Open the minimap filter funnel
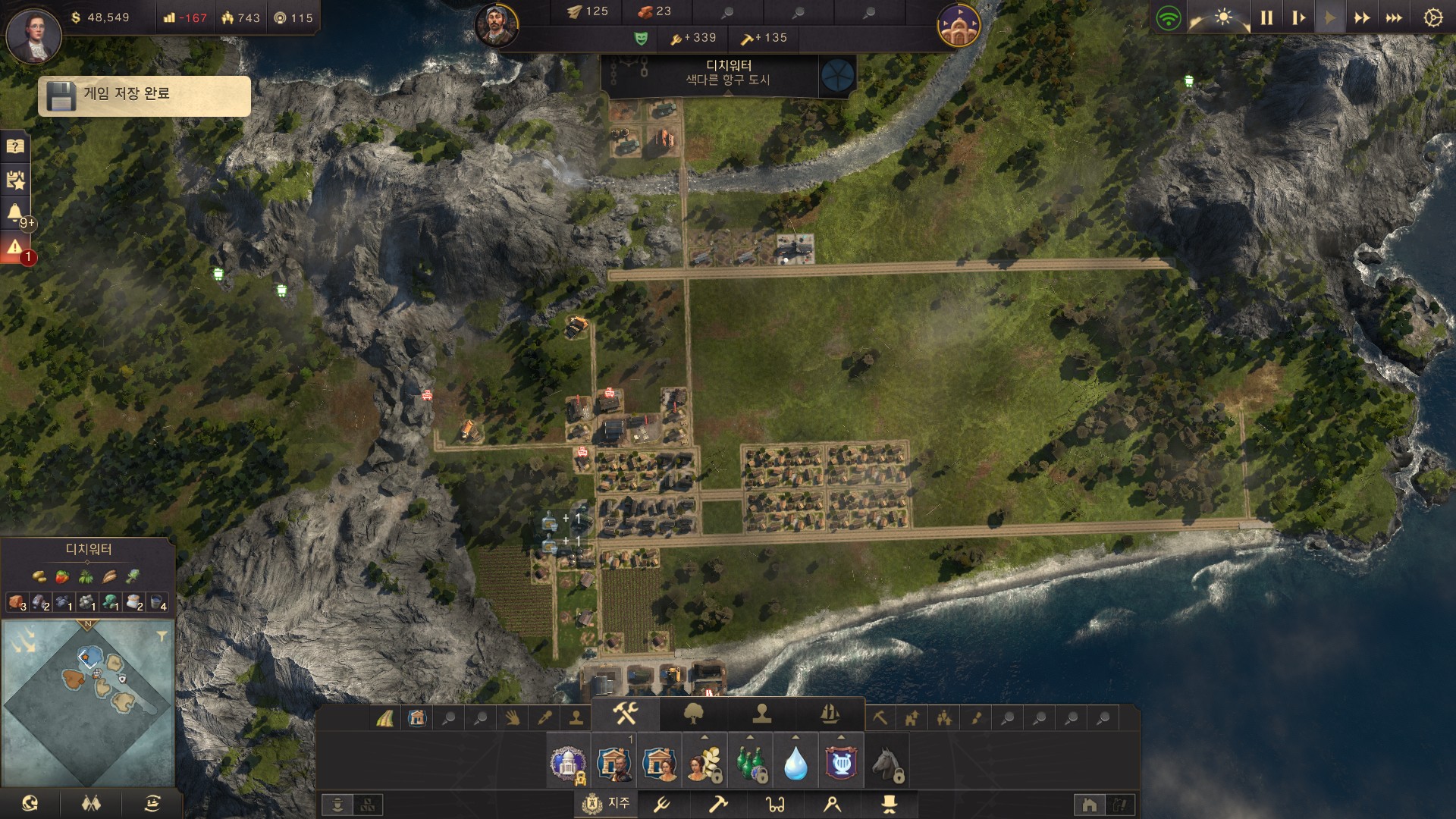 tap(162, 637)
